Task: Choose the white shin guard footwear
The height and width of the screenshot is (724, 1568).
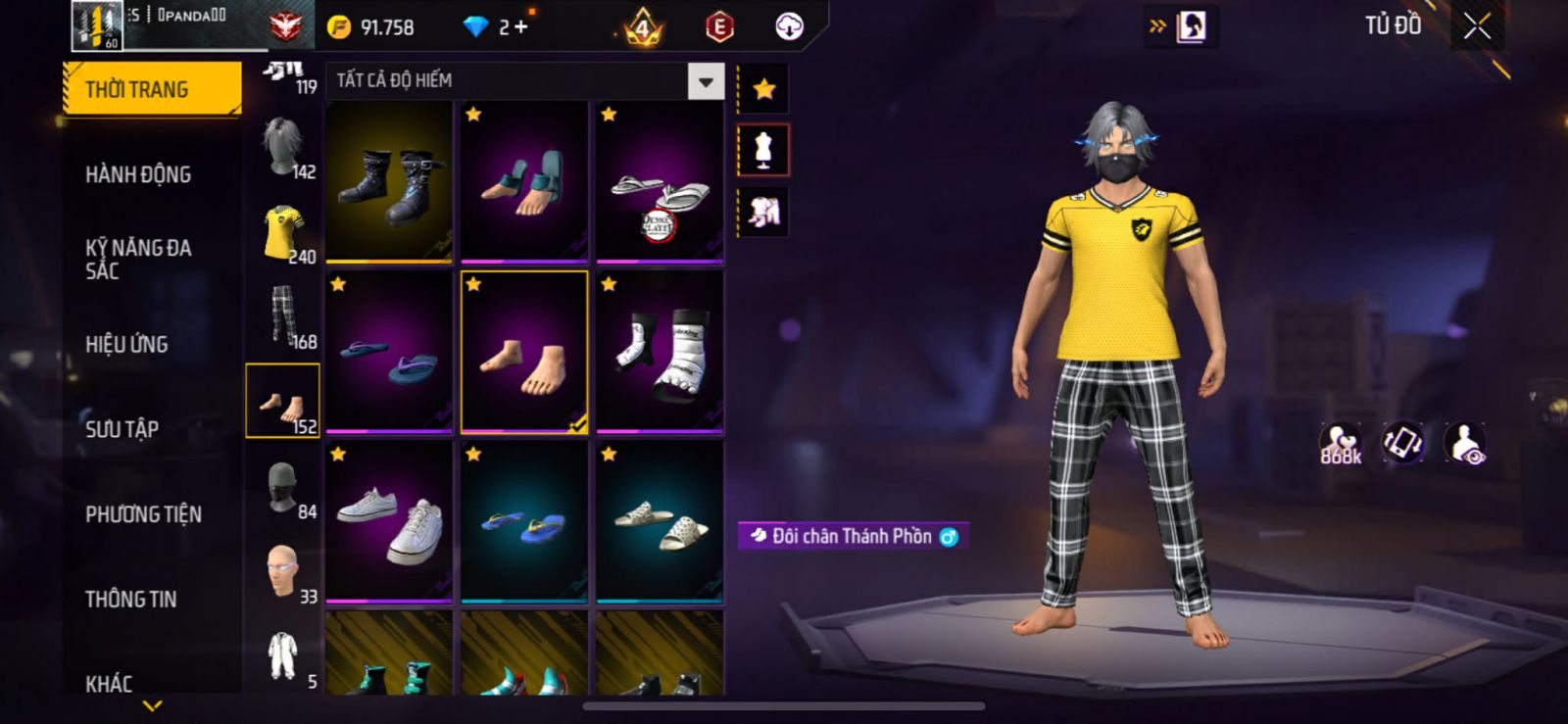Action: click(660, 352)
